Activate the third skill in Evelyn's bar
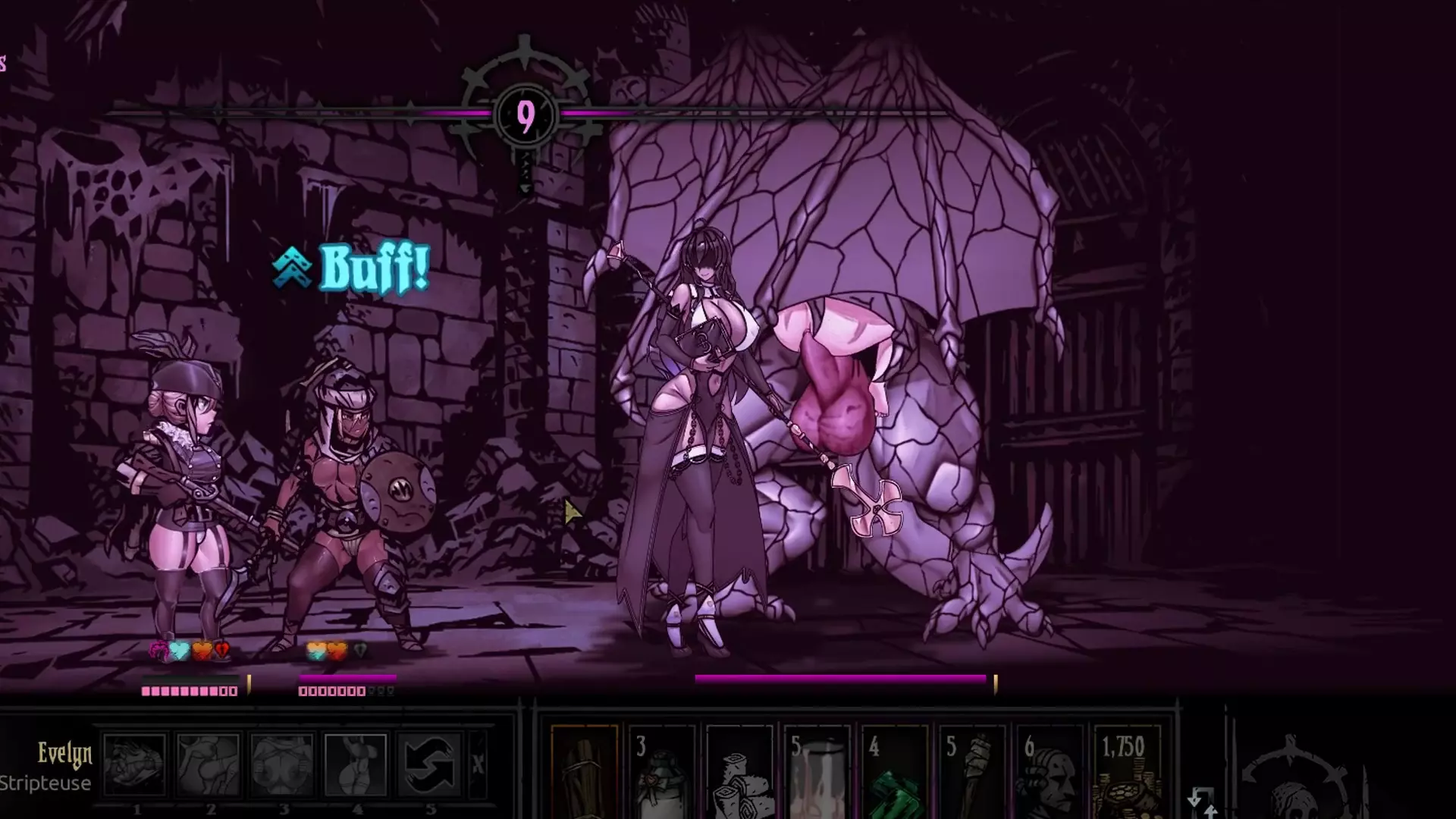Viewport: 1456px width, 819px height. (x=282, y=764)
